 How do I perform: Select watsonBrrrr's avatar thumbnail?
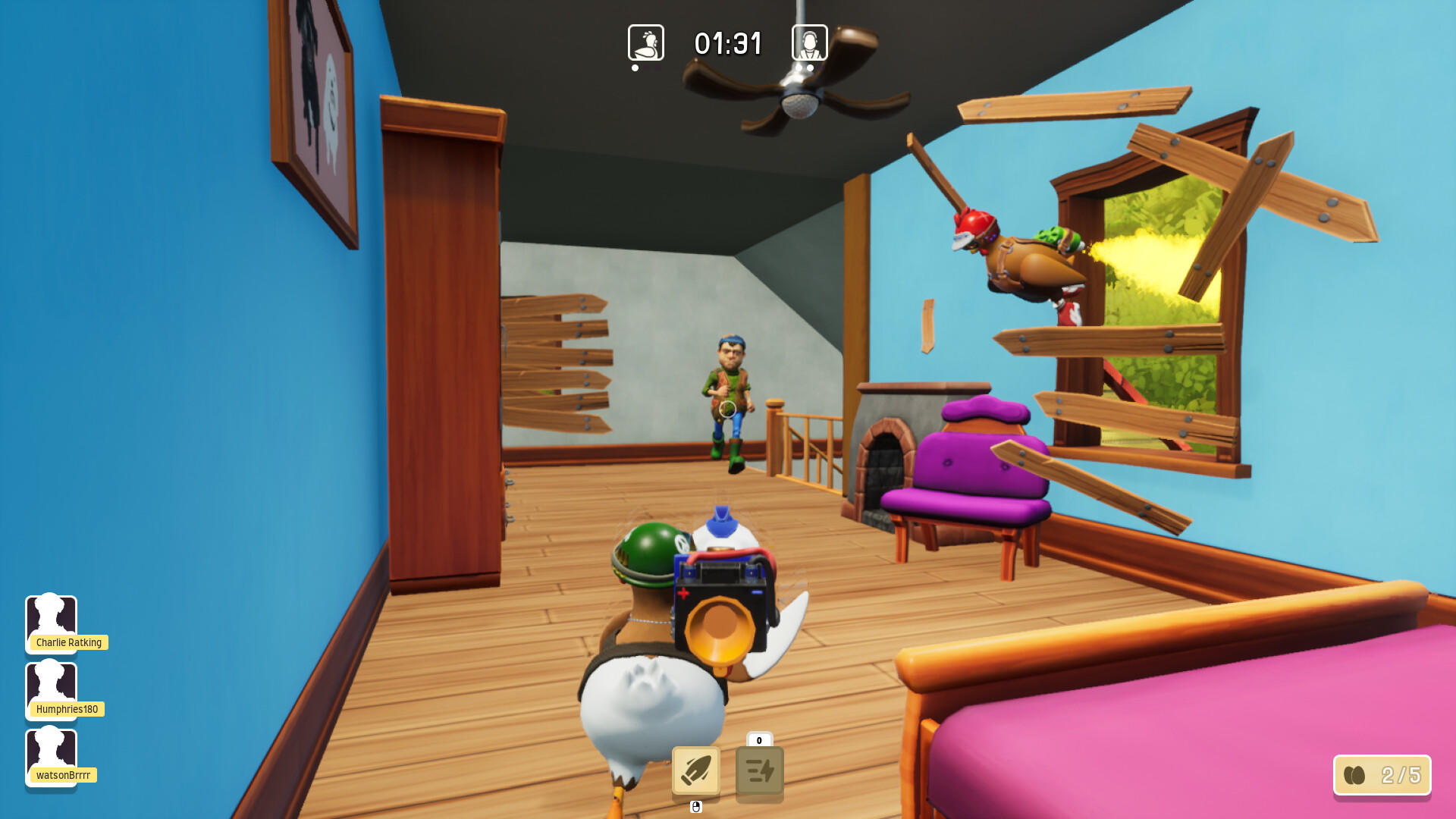pyautogui.click(x=52, y=753)
